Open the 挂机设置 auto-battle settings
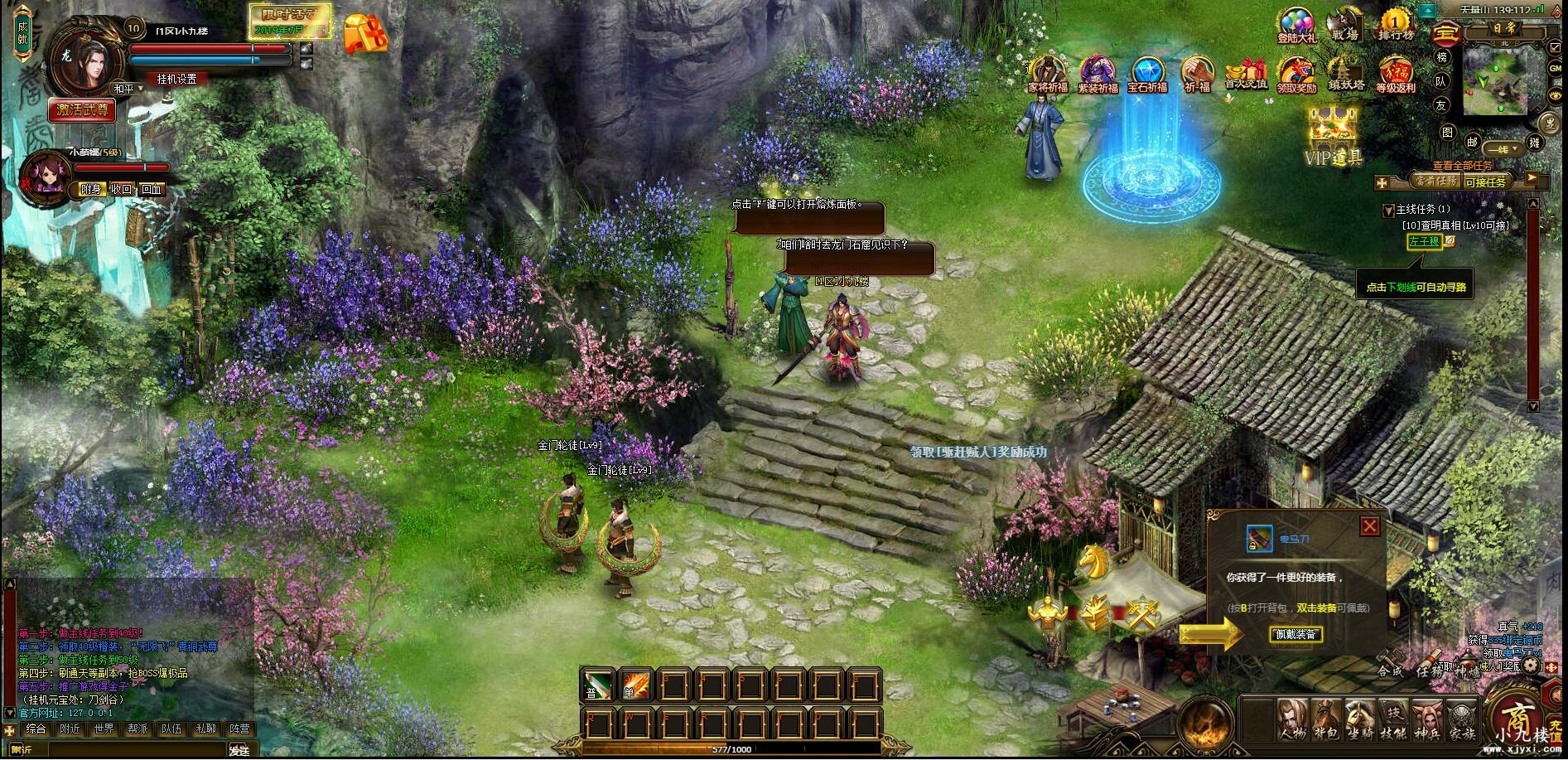Screen dimensions: 1568x760 click(177, 79)
